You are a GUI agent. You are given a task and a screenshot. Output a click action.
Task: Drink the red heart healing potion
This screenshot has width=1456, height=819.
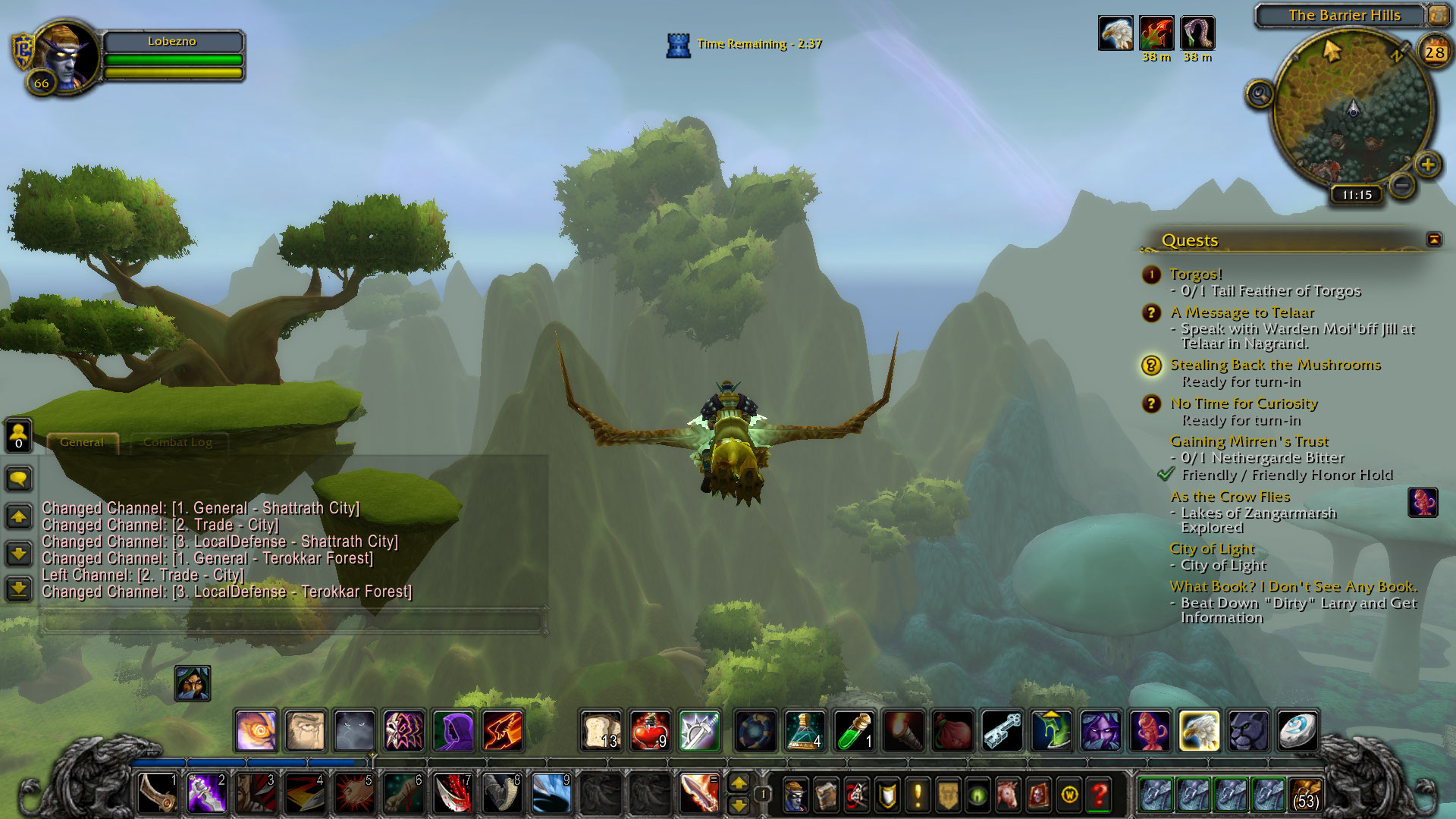click(x=650, y=731)
